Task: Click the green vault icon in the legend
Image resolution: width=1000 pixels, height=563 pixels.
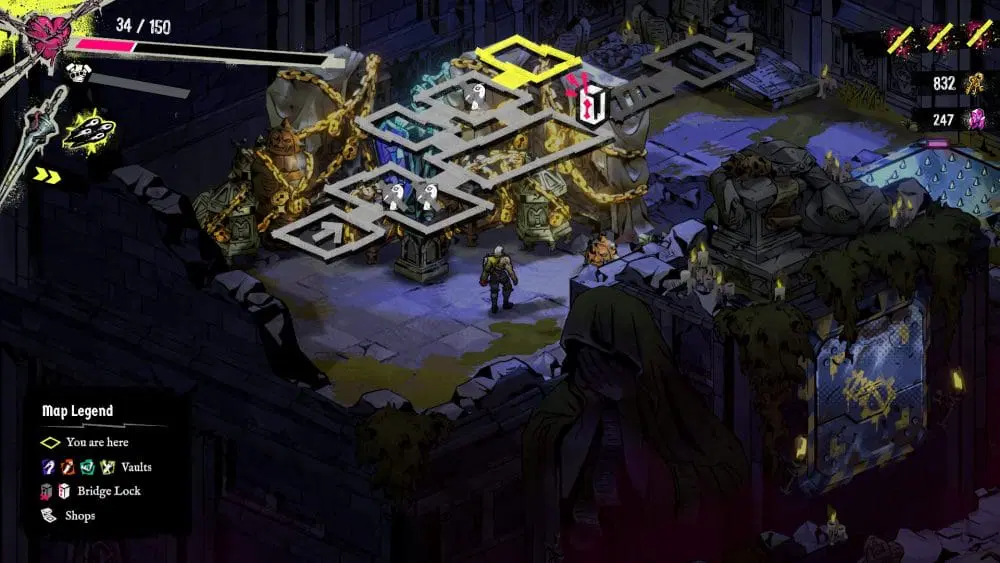Action: pos(86,467)
